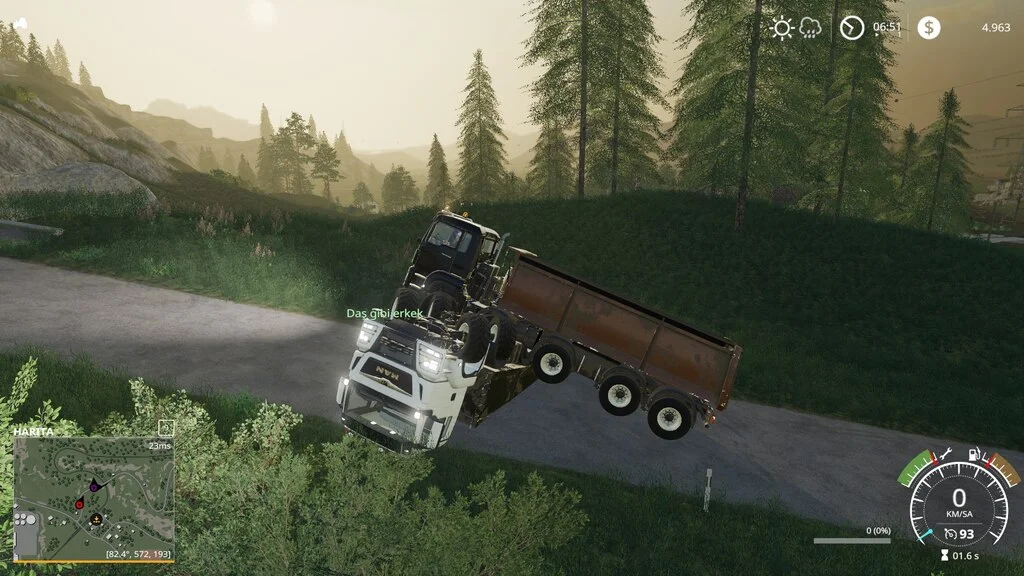This screenshot has height=576, width=1024.
Task: Open the dollar sign money icon
Action: click(929, 28)
